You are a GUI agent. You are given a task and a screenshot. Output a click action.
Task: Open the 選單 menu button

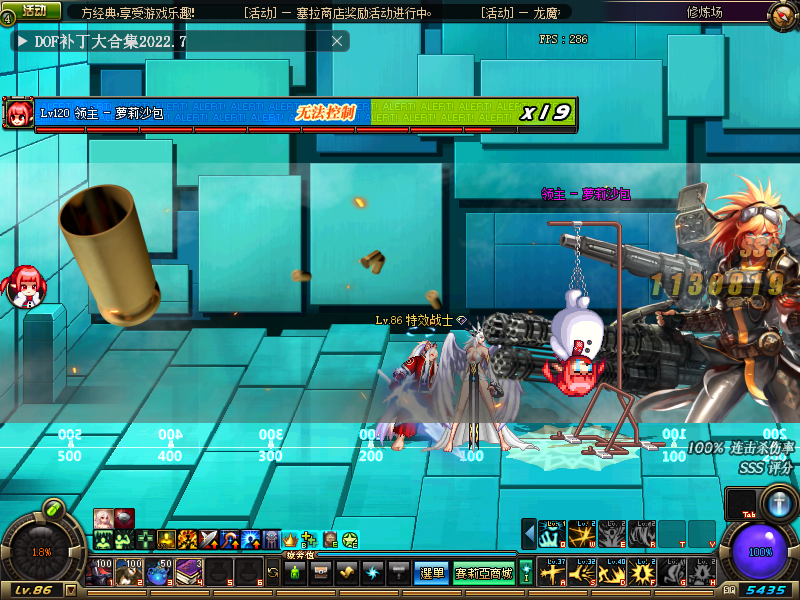(430, 573)
